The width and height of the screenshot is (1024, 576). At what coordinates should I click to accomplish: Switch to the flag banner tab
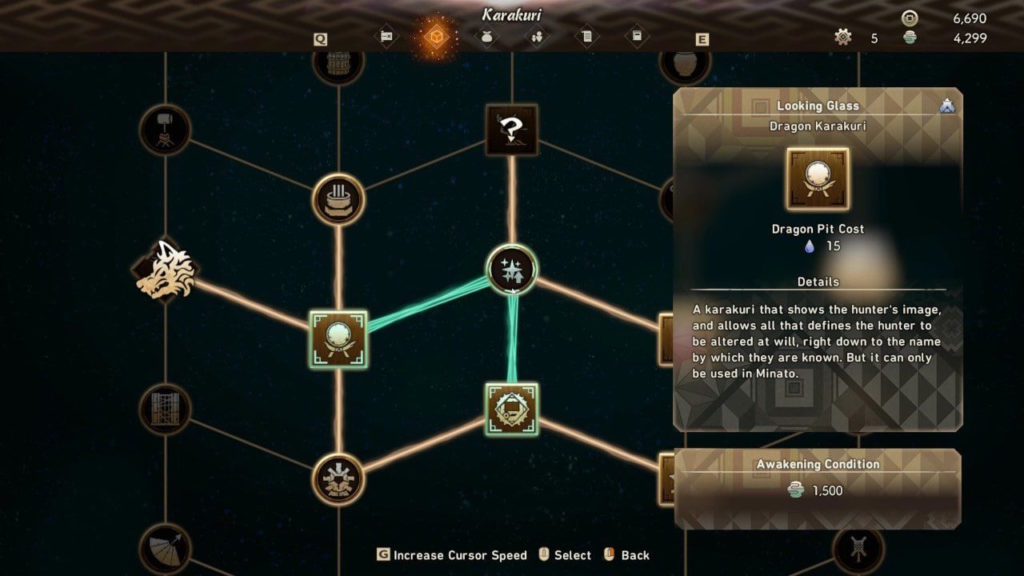(386, 37)
